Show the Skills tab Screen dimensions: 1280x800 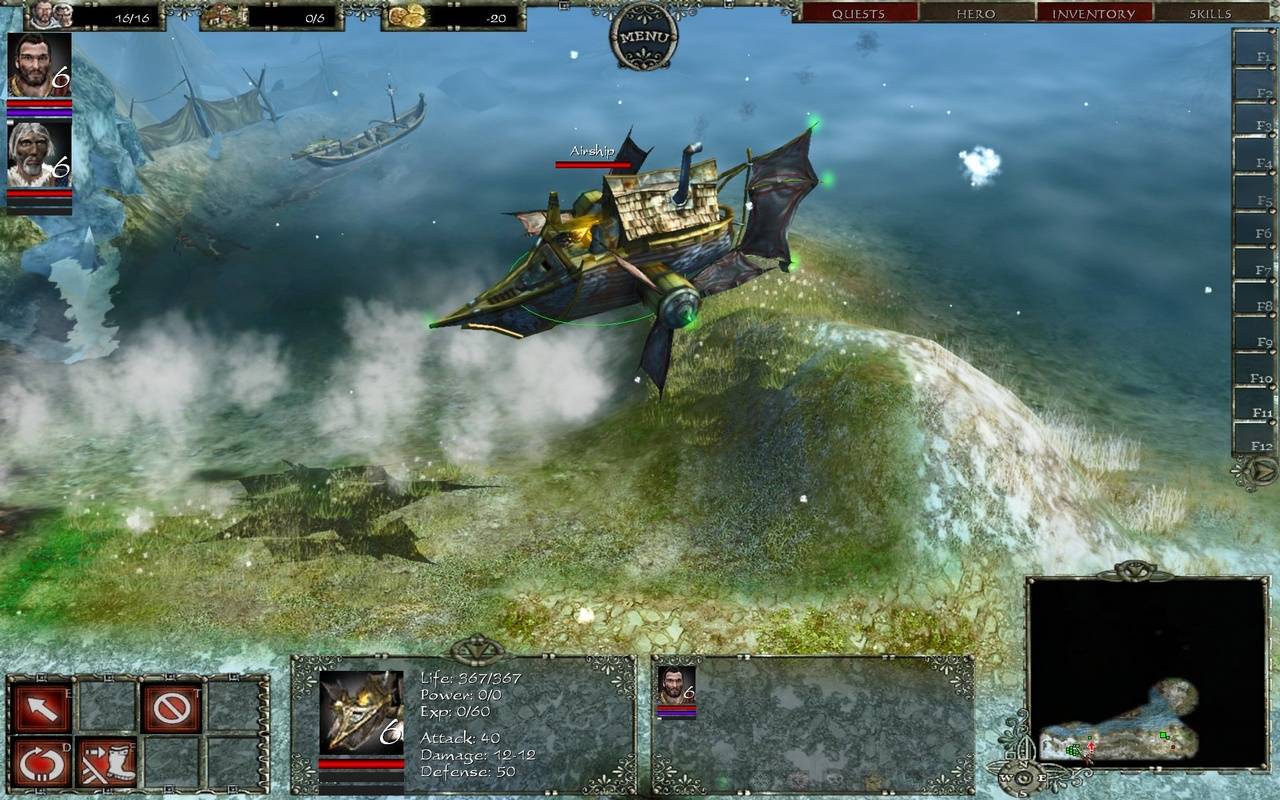click(1210, 13)
